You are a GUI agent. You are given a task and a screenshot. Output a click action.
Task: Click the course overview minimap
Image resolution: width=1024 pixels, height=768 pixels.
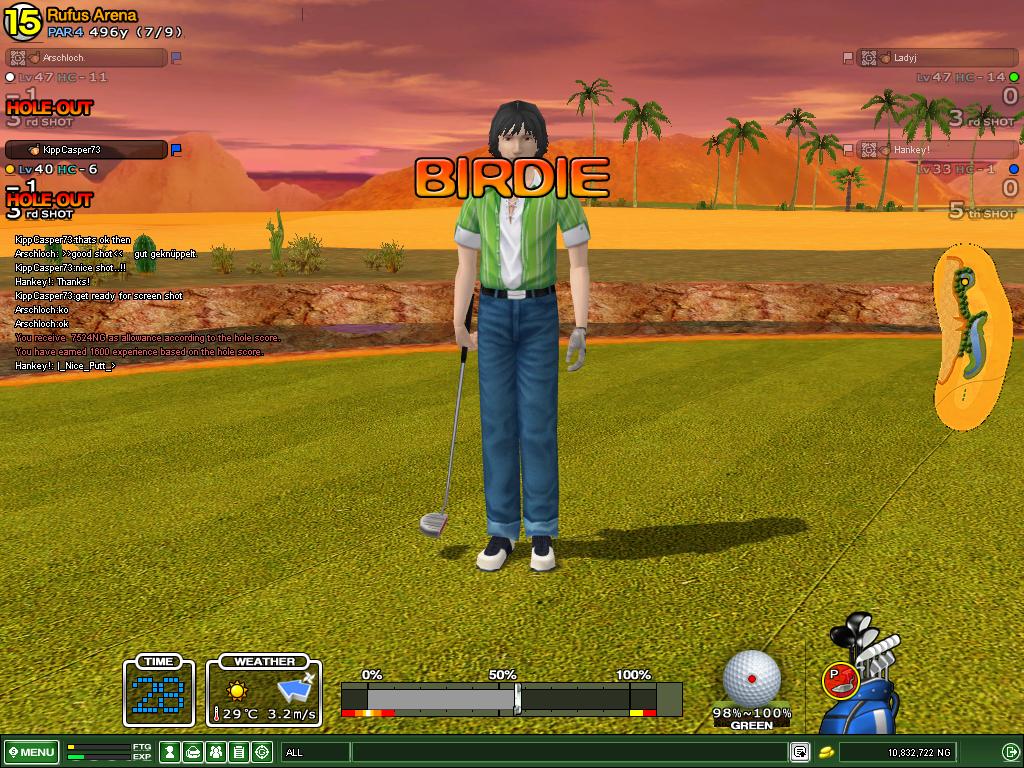click(x=968, y=340)
